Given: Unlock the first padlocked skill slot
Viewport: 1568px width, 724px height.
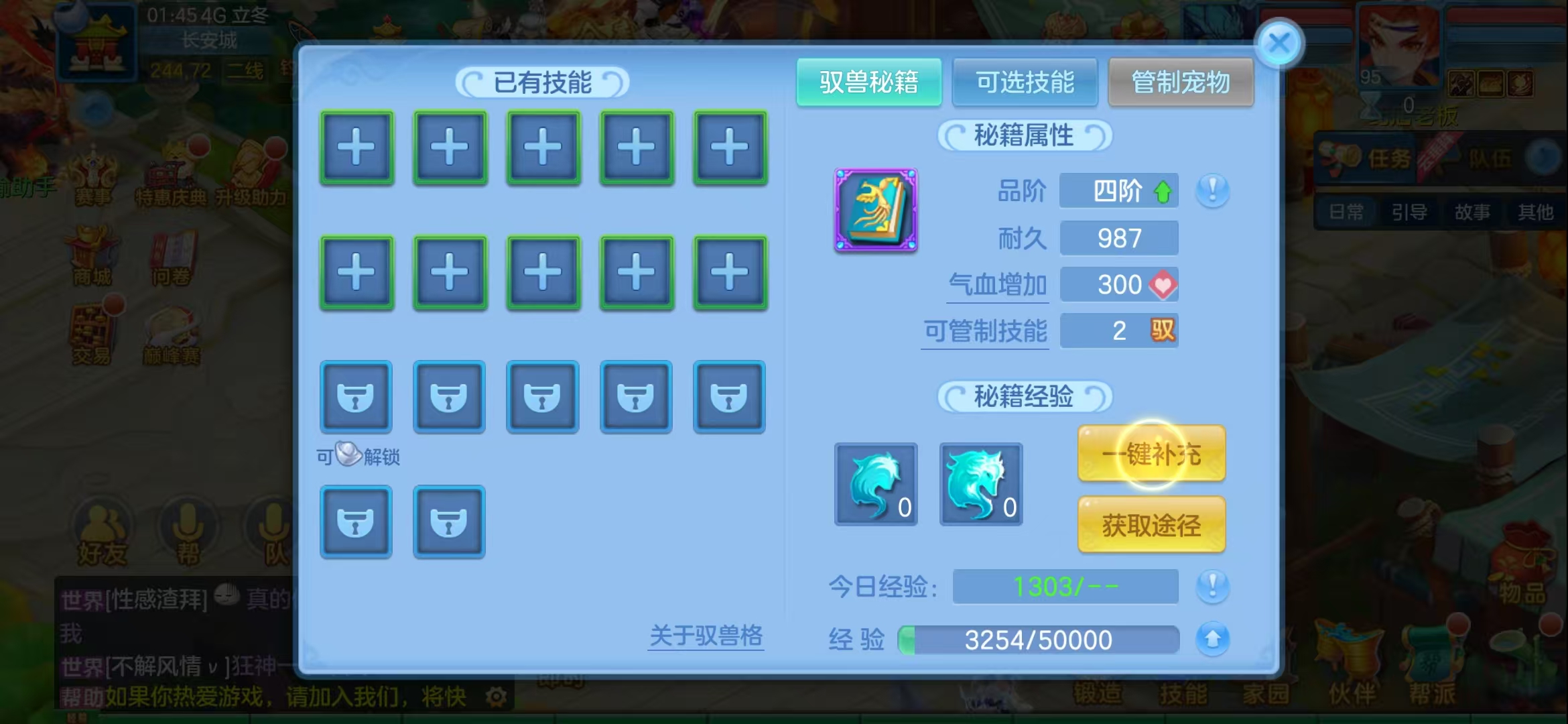Looking at the screenshot, I should [x=356, y=397].
